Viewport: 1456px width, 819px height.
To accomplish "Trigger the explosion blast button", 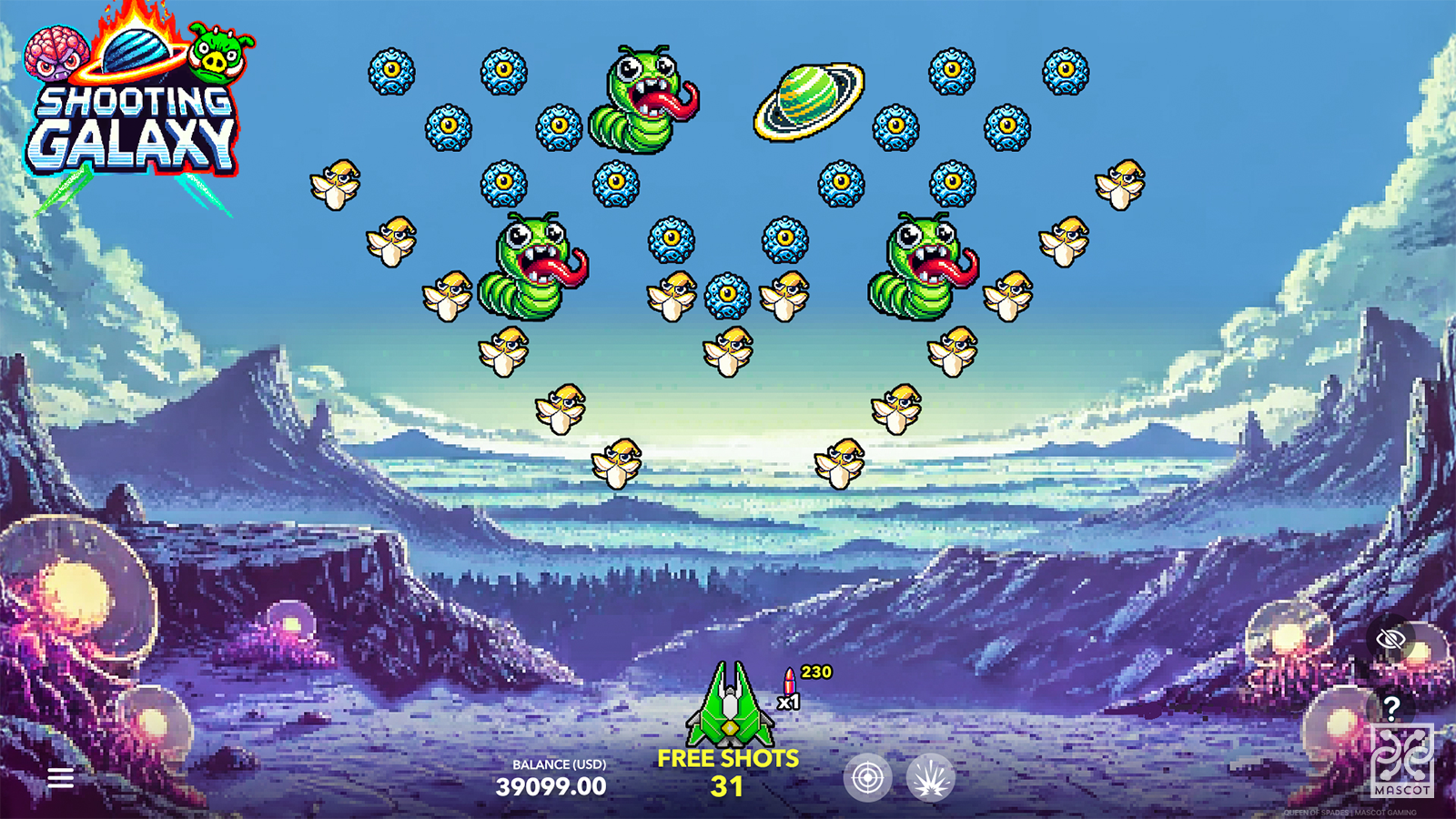I will [930, 778].
